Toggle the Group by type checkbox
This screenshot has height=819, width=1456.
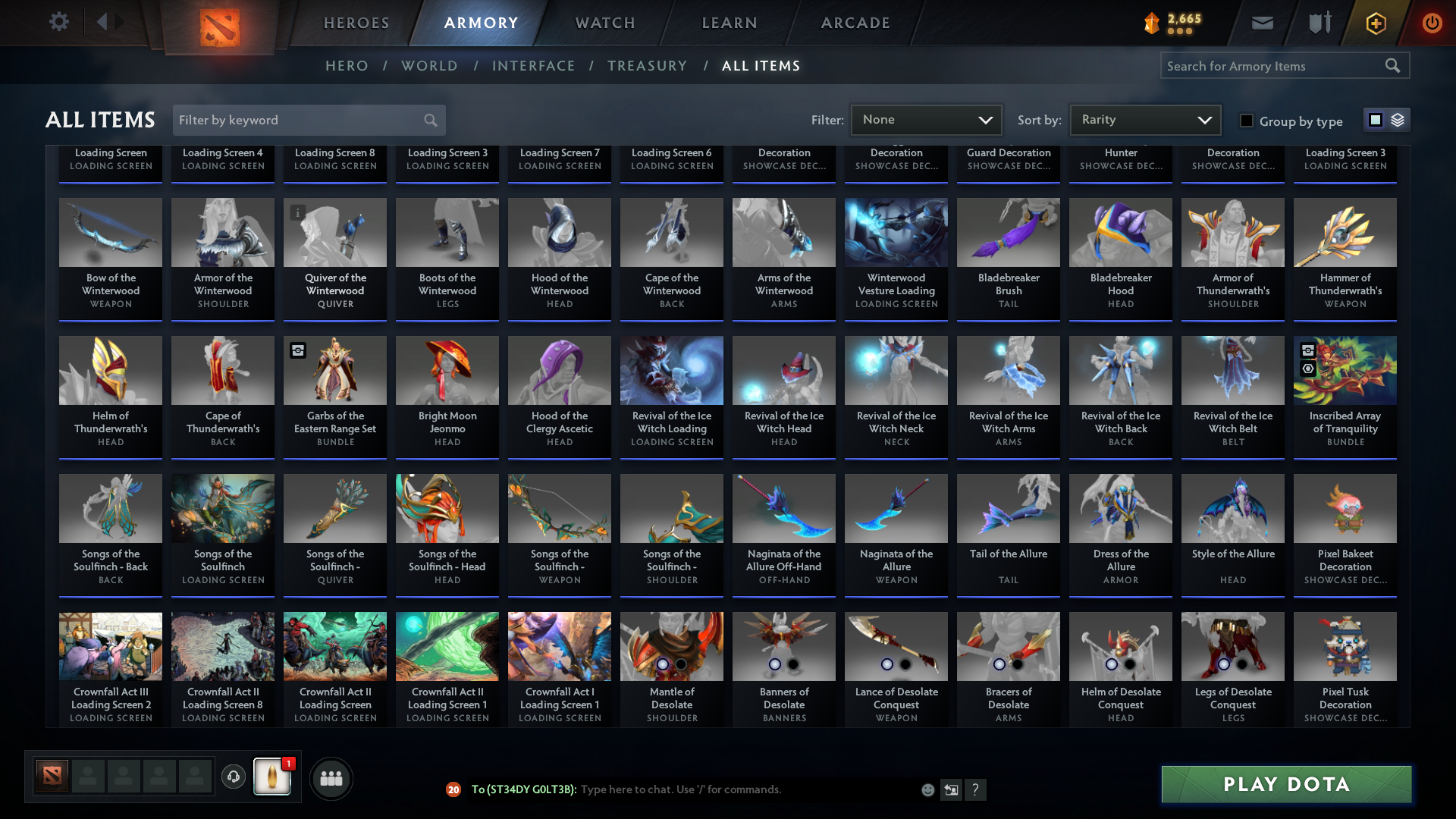[1246, 121]
